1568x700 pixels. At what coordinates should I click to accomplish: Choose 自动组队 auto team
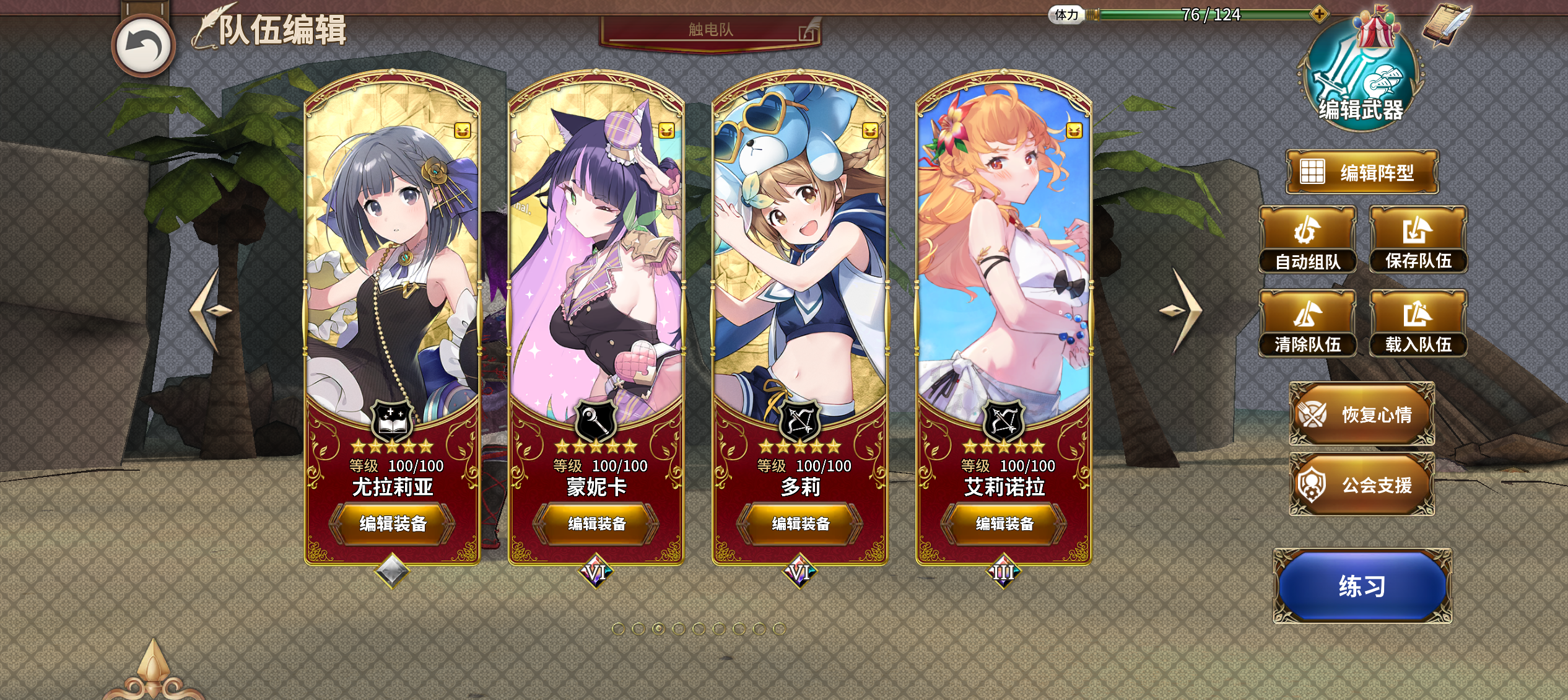click(1307, 240)
